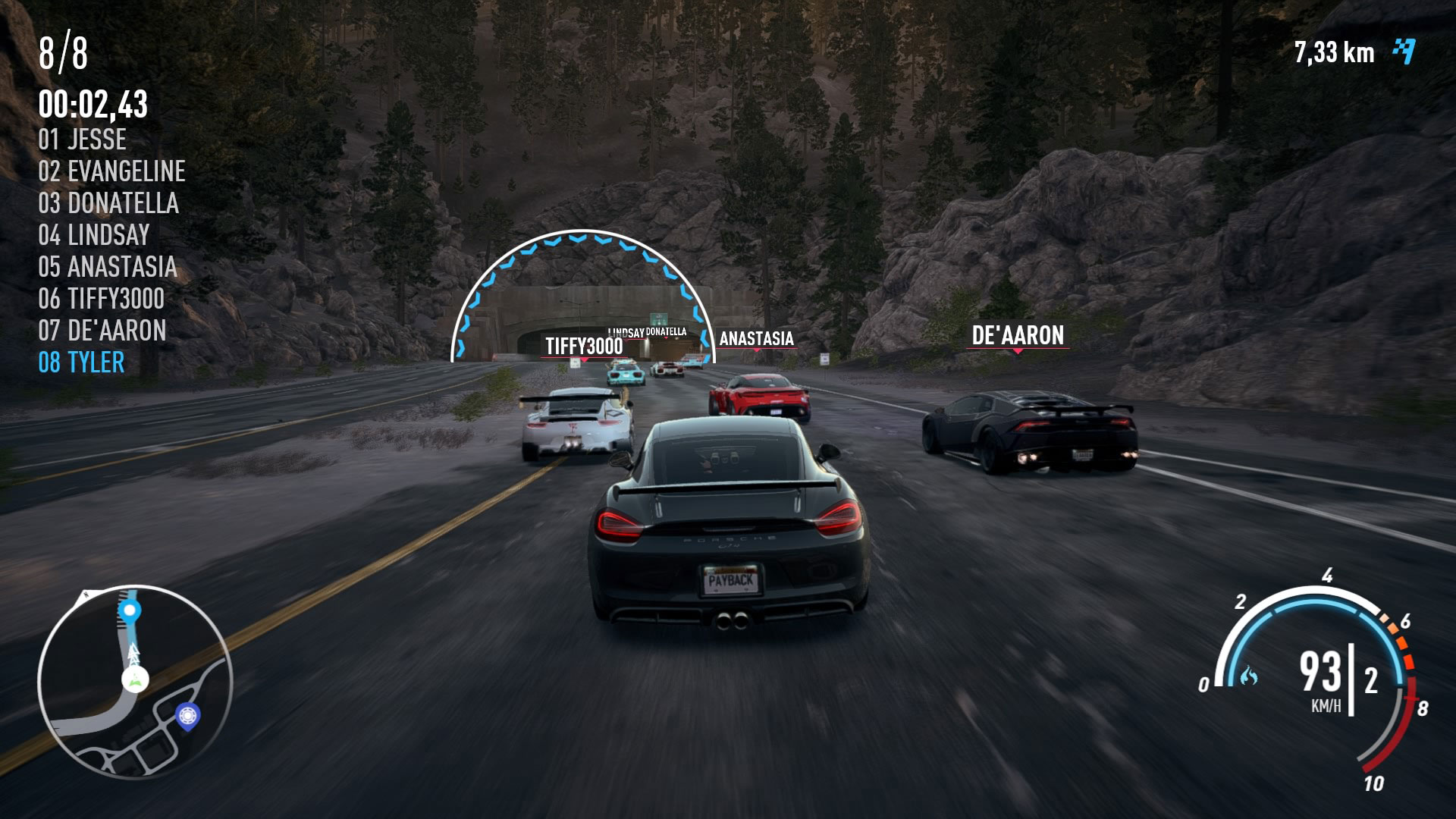This screenshot has height=819, width=1456.
Task: Select the DE'AARON opponent name tag
Action: tap(1018, 335)
